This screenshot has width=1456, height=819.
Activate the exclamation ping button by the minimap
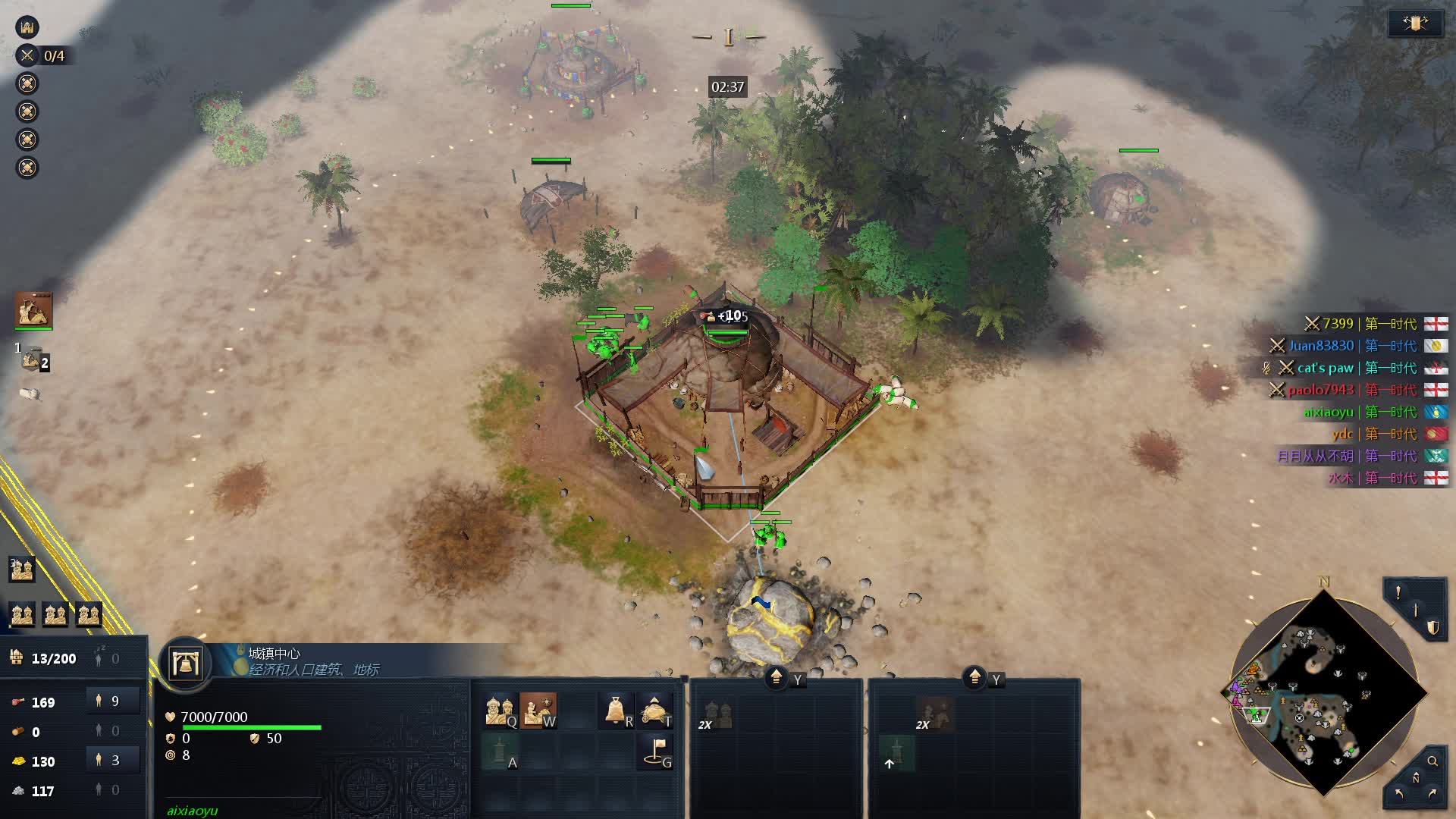1398,593
